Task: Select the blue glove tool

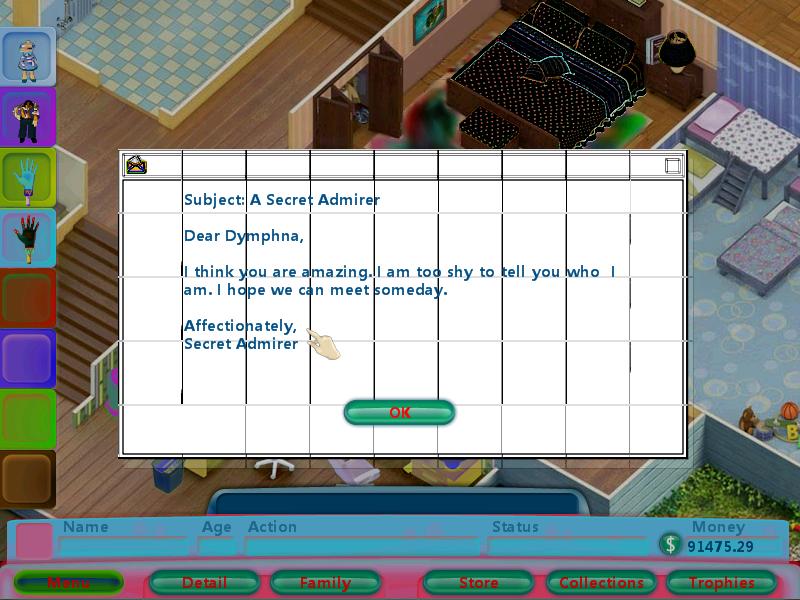Action: click(26, 179)
